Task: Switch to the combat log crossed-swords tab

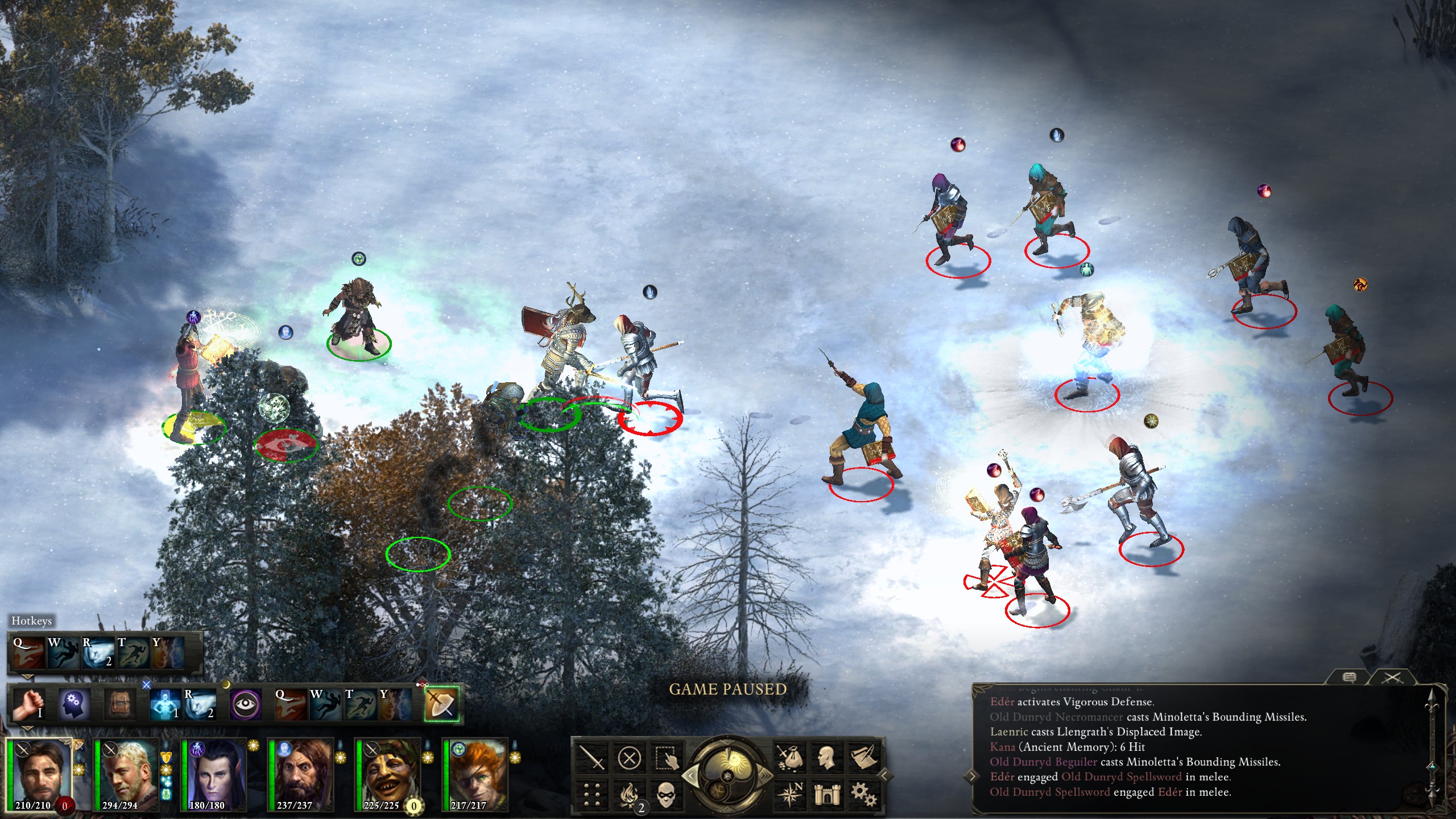Action: click(1392, 677)
